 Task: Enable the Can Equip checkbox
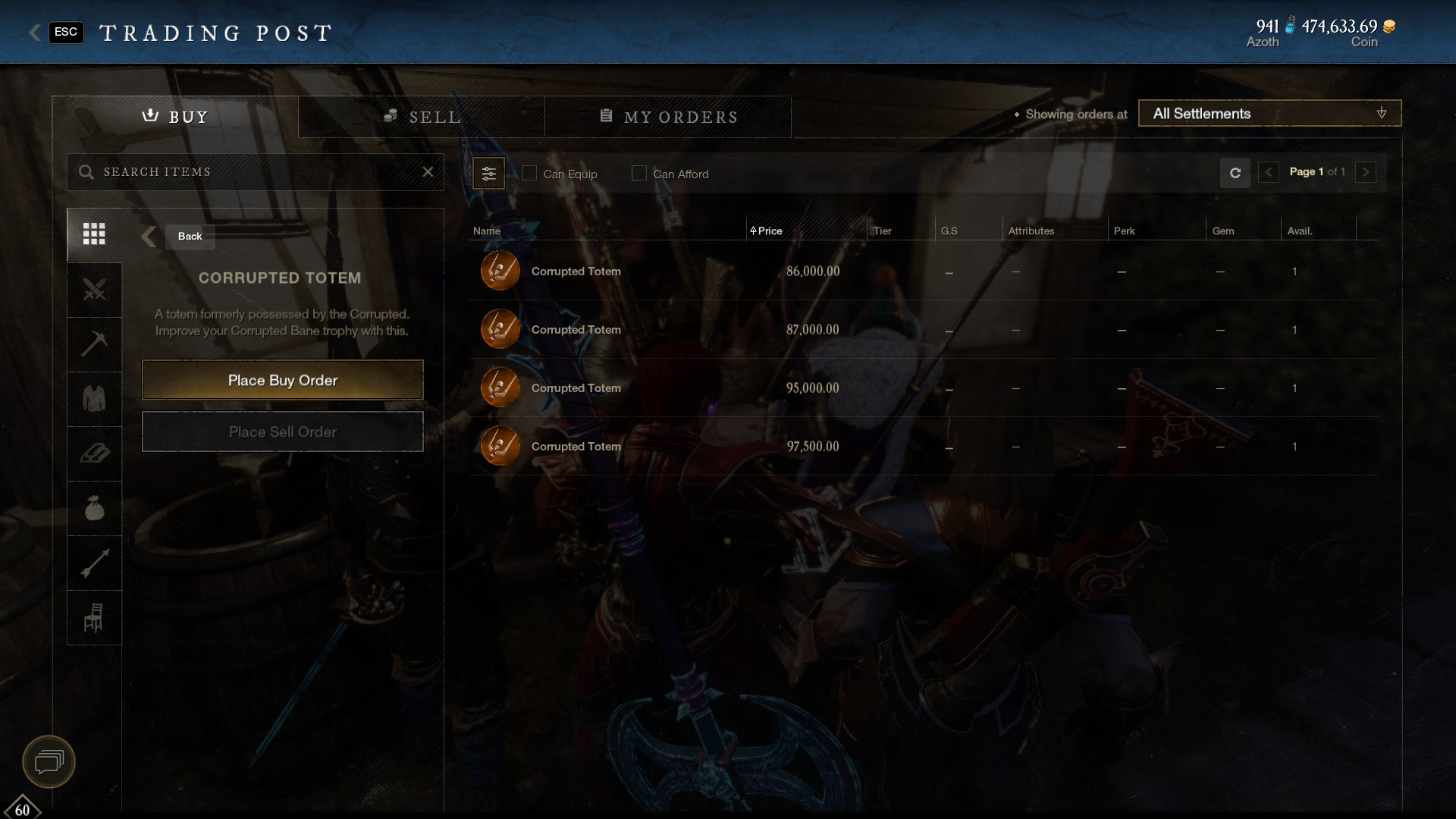coord(529,173)
